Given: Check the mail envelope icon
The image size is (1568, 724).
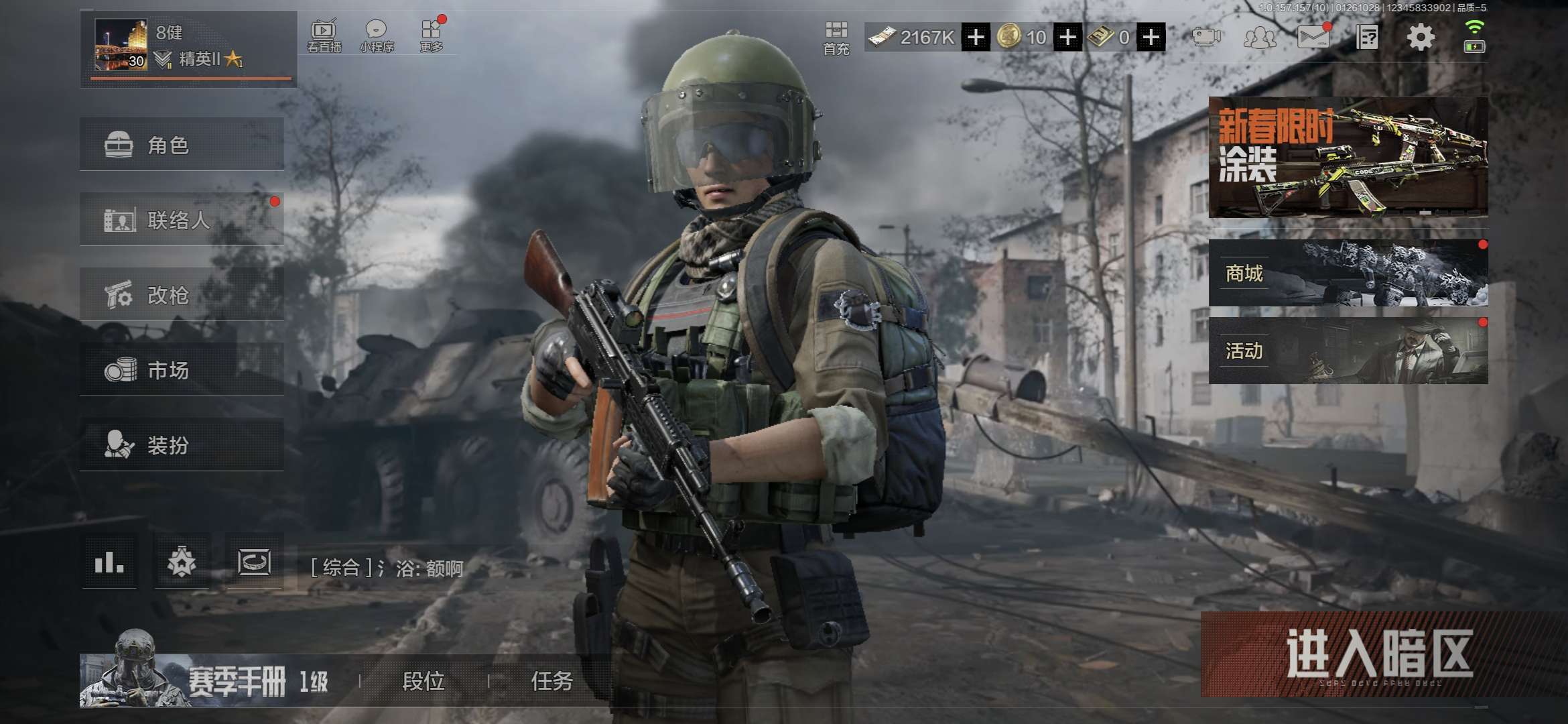Looking at the screenshot, I should pos(1313,37).
